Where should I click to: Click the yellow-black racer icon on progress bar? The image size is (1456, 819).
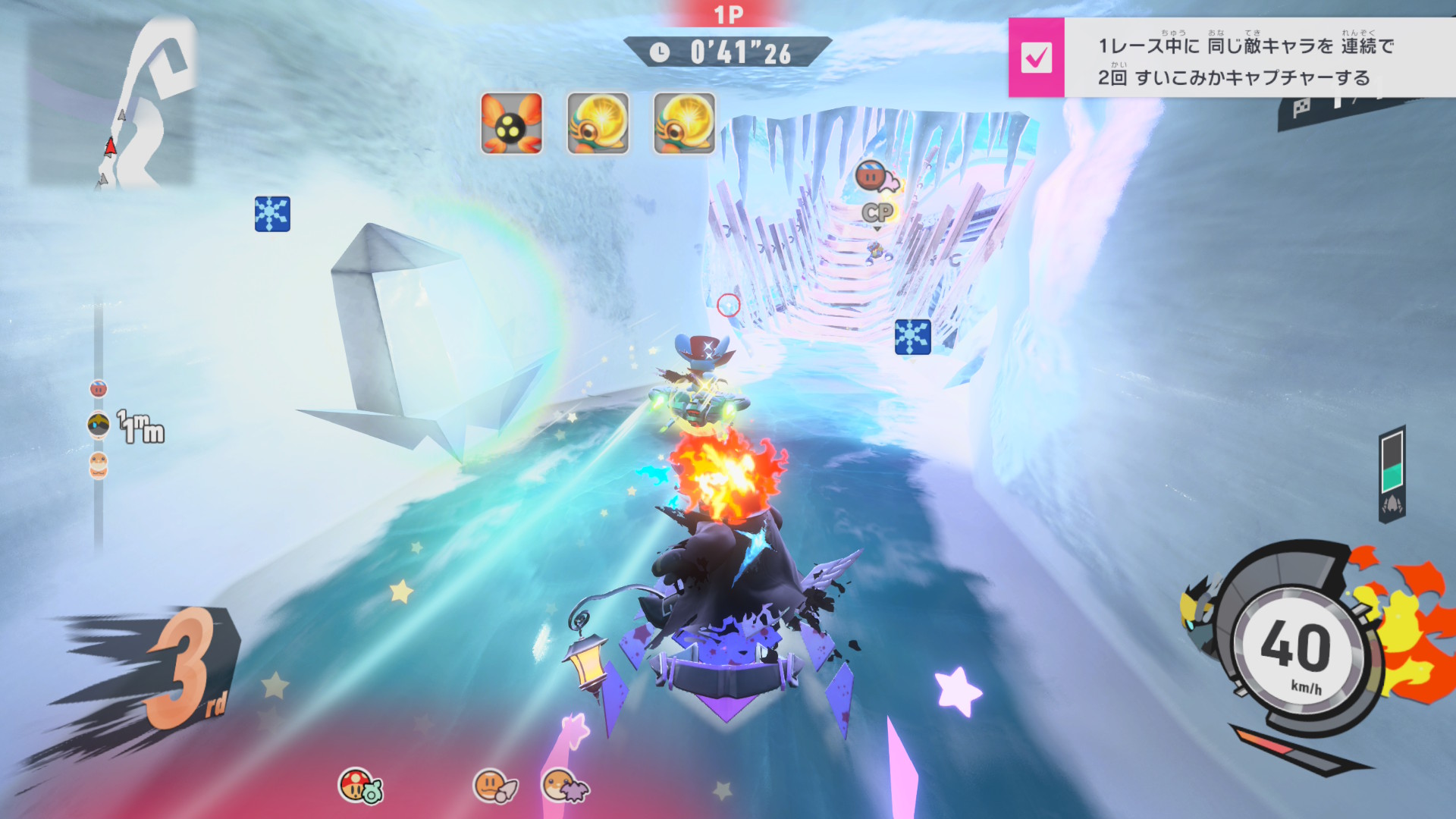[99, 425]
